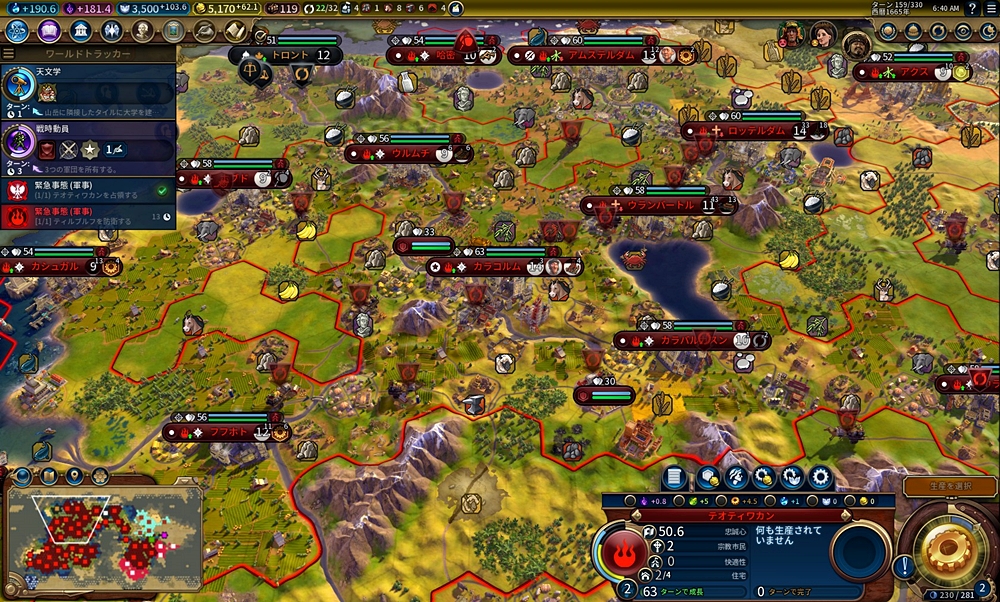The image size is (1000, 602).
Task: Expand the ワールドトラッカー hamburger menu
Action: (9, 53)
